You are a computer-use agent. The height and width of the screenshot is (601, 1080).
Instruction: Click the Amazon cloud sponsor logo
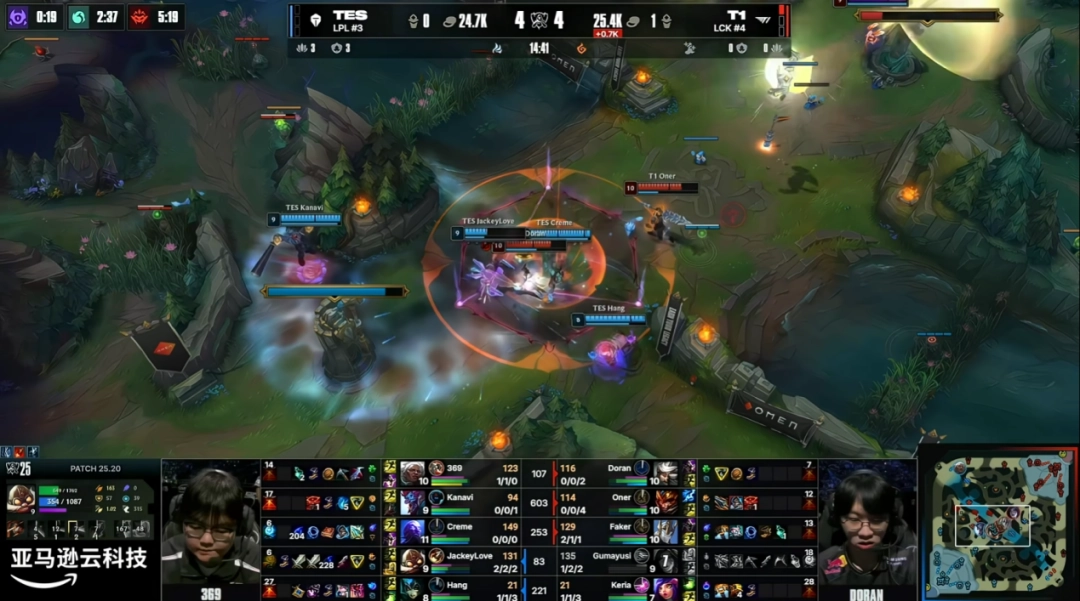click(78, 566)
